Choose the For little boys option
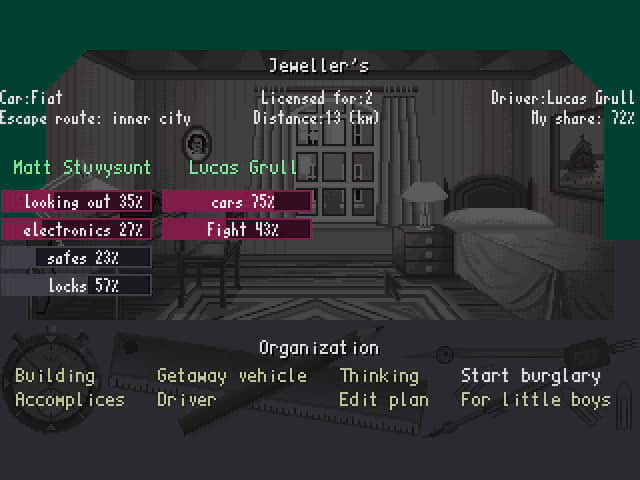Viewport: 640px width, 480px height. click(535, 399)
